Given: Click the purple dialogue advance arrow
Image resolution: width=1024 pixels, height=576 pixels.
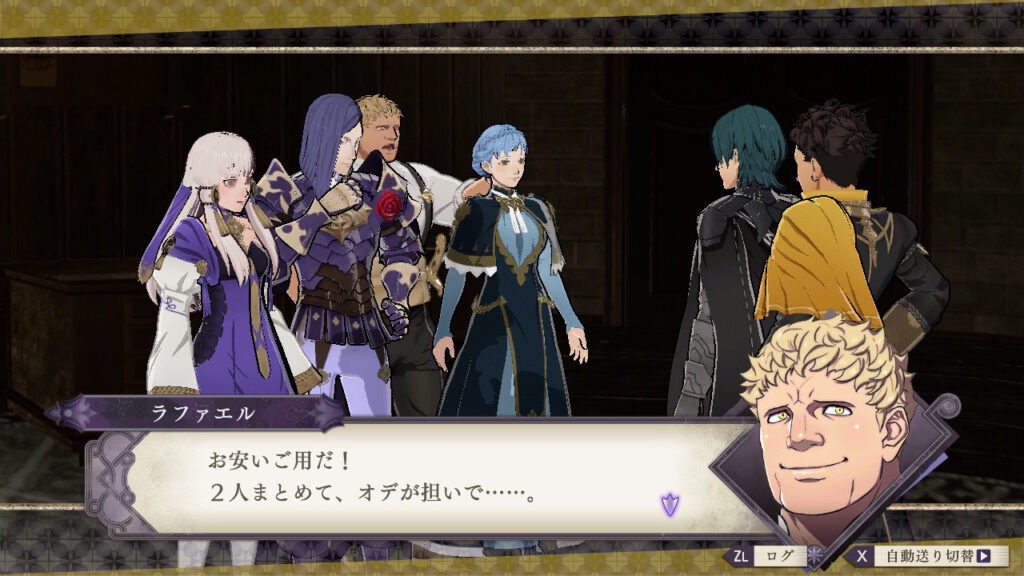Looking at the screenshot, I should click(x=669, y=505).
